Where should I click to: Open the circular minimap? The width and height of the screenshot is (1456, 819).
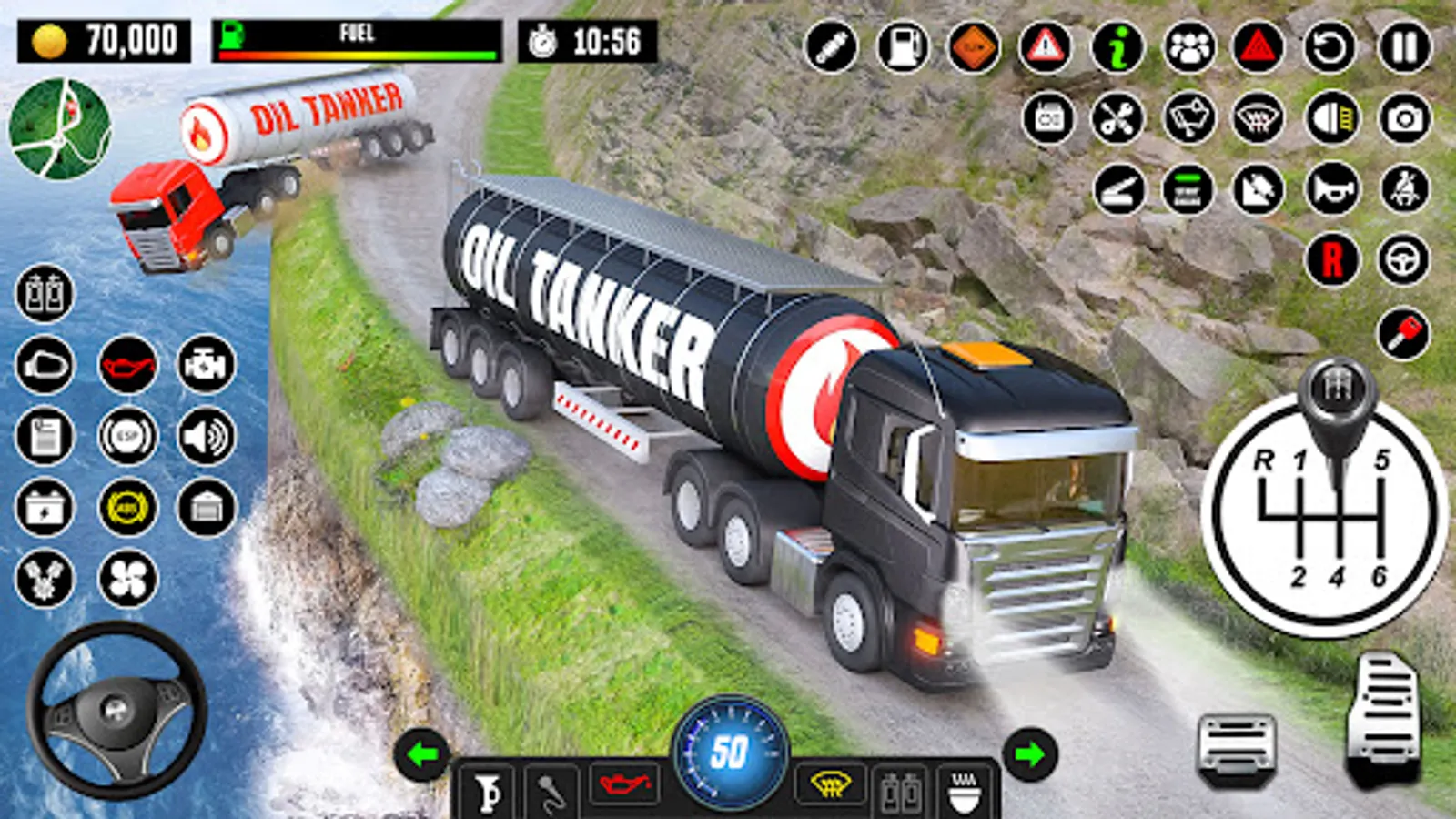[60, 128]
